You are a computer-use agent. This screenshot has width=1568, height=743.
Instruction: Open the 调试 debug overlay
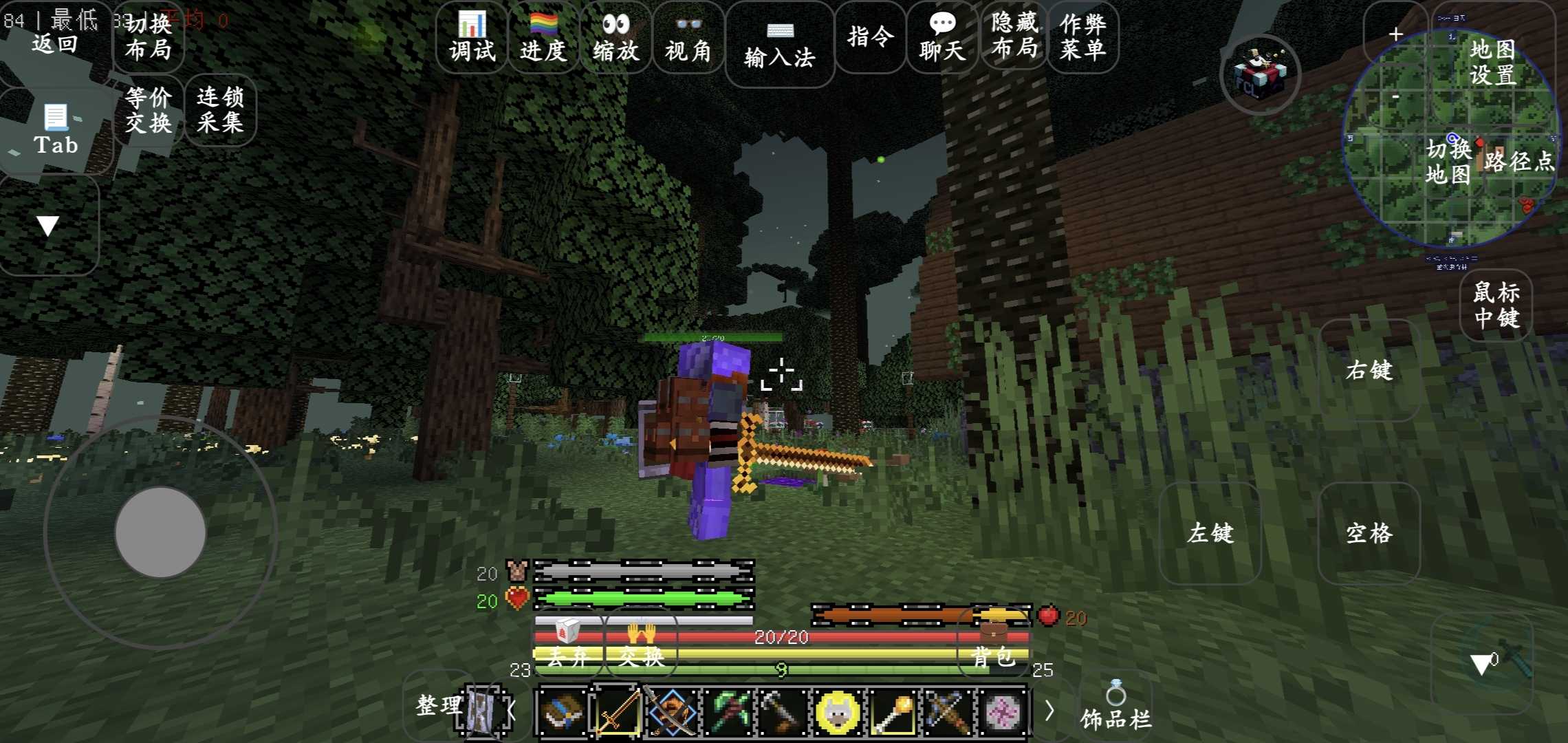pyautogui.click(x=472, y=38)
